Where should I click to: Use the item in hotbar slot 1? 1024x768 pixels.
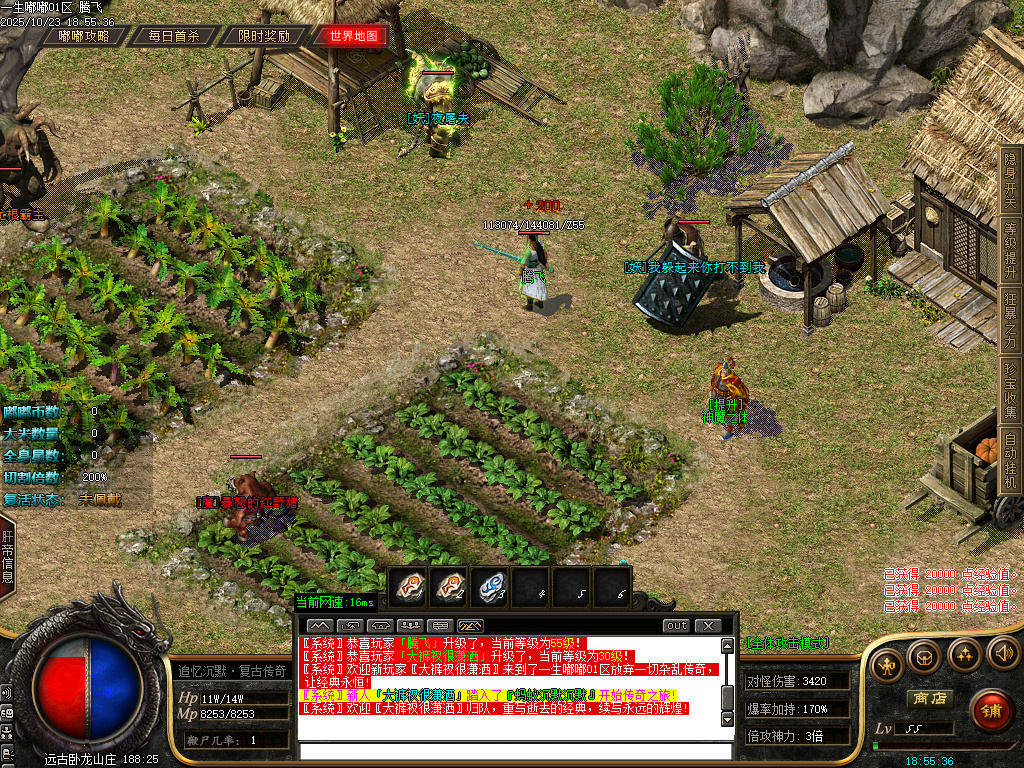tap(407, 587)
